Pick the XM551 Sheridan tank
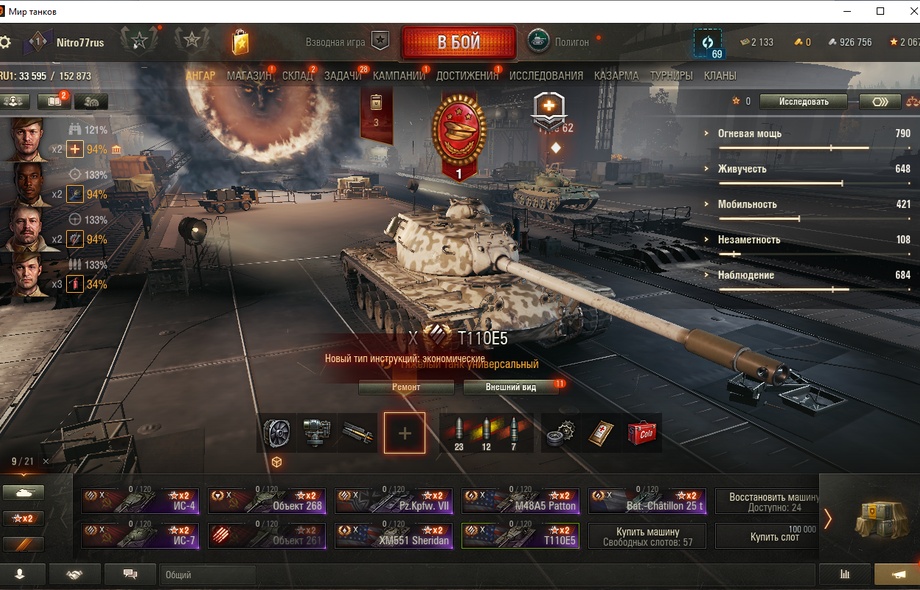This screenshot has width=920, height=590. pyautogui.click(x=393, y=537)
